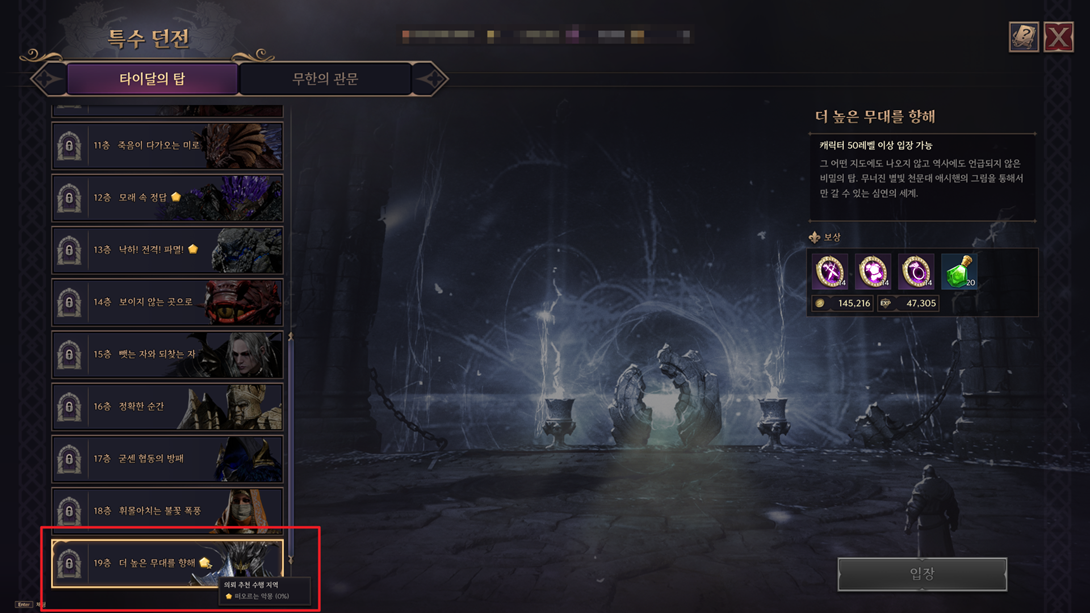Screen dimensions: 1090x613
Task: Pick floor 18층 휘몰아치는 불꽃 폭풍
Action: (x=167, y=510)
